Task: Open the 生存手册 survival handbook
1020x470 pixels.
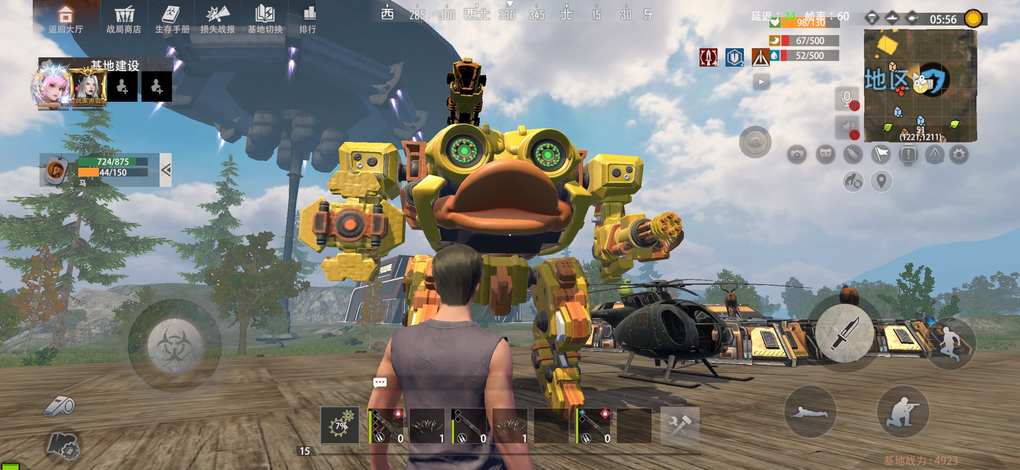Action: click(x=170, y=18)
